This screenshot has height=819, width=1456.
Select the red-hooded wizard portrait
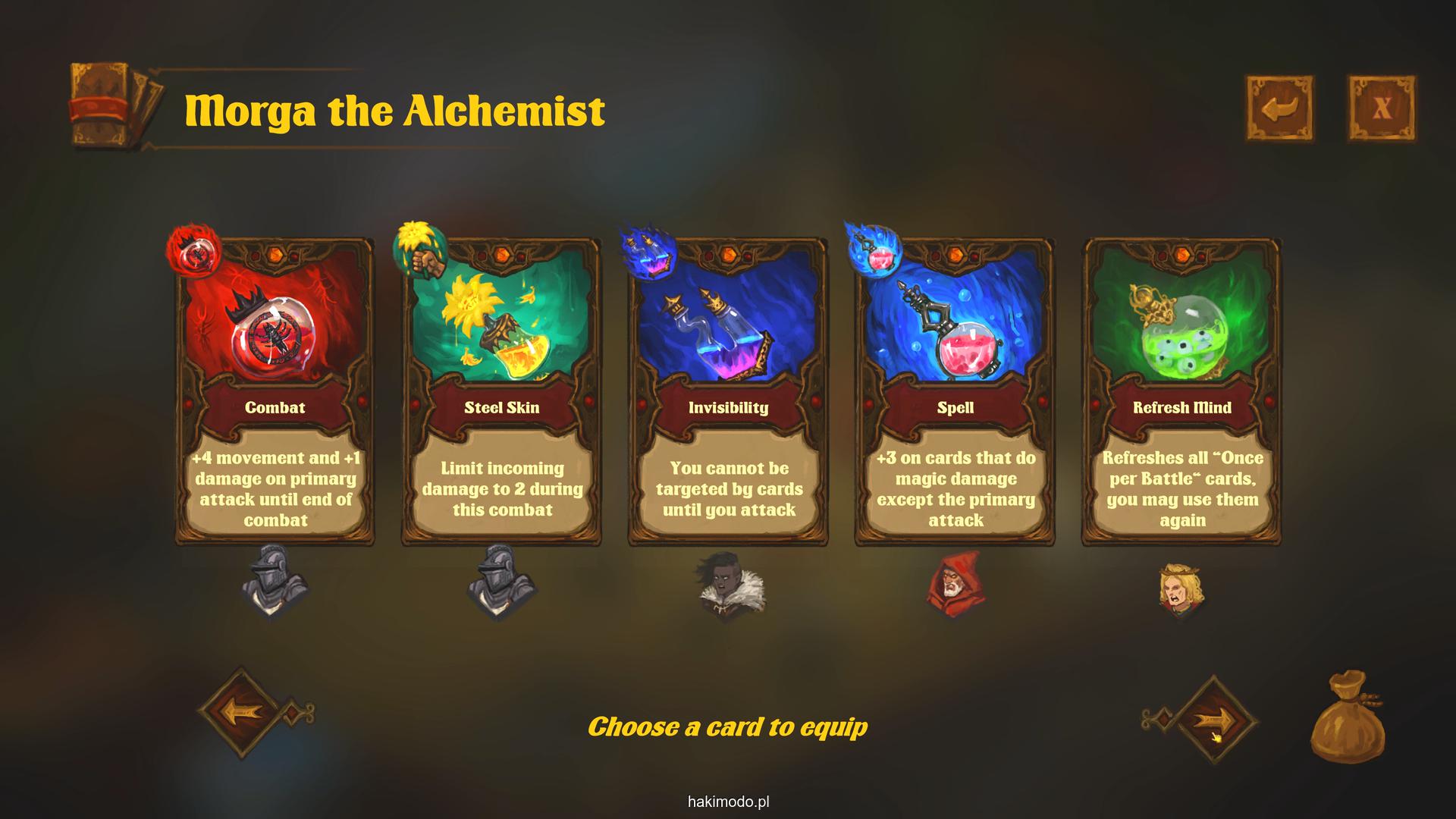click(x=955, y=585)
